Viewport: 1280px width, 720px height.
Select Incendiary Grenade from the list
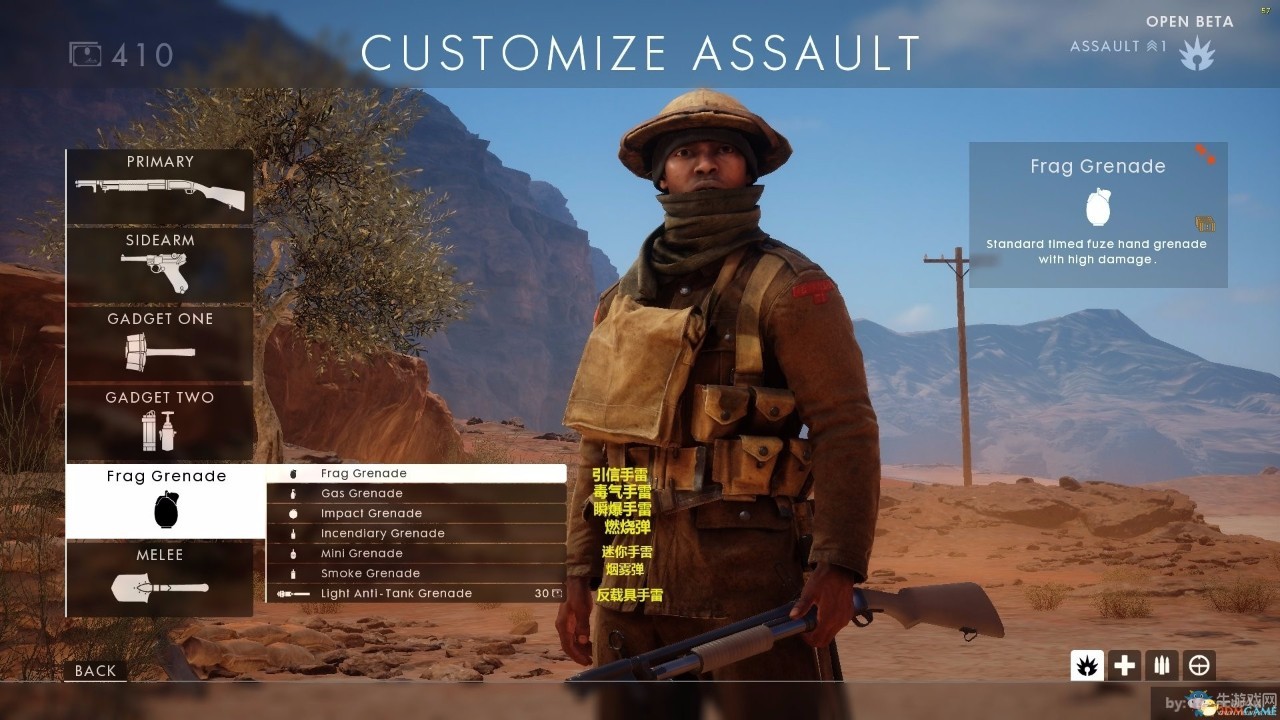(x=416, y=533)
